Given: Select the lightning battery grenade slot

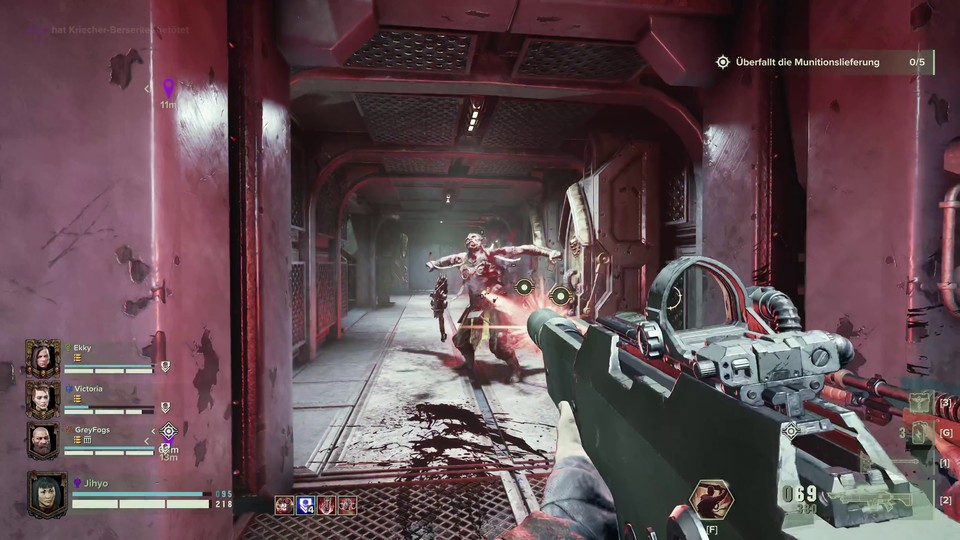Looking at the screenshot, I should (x=918, y=433).
